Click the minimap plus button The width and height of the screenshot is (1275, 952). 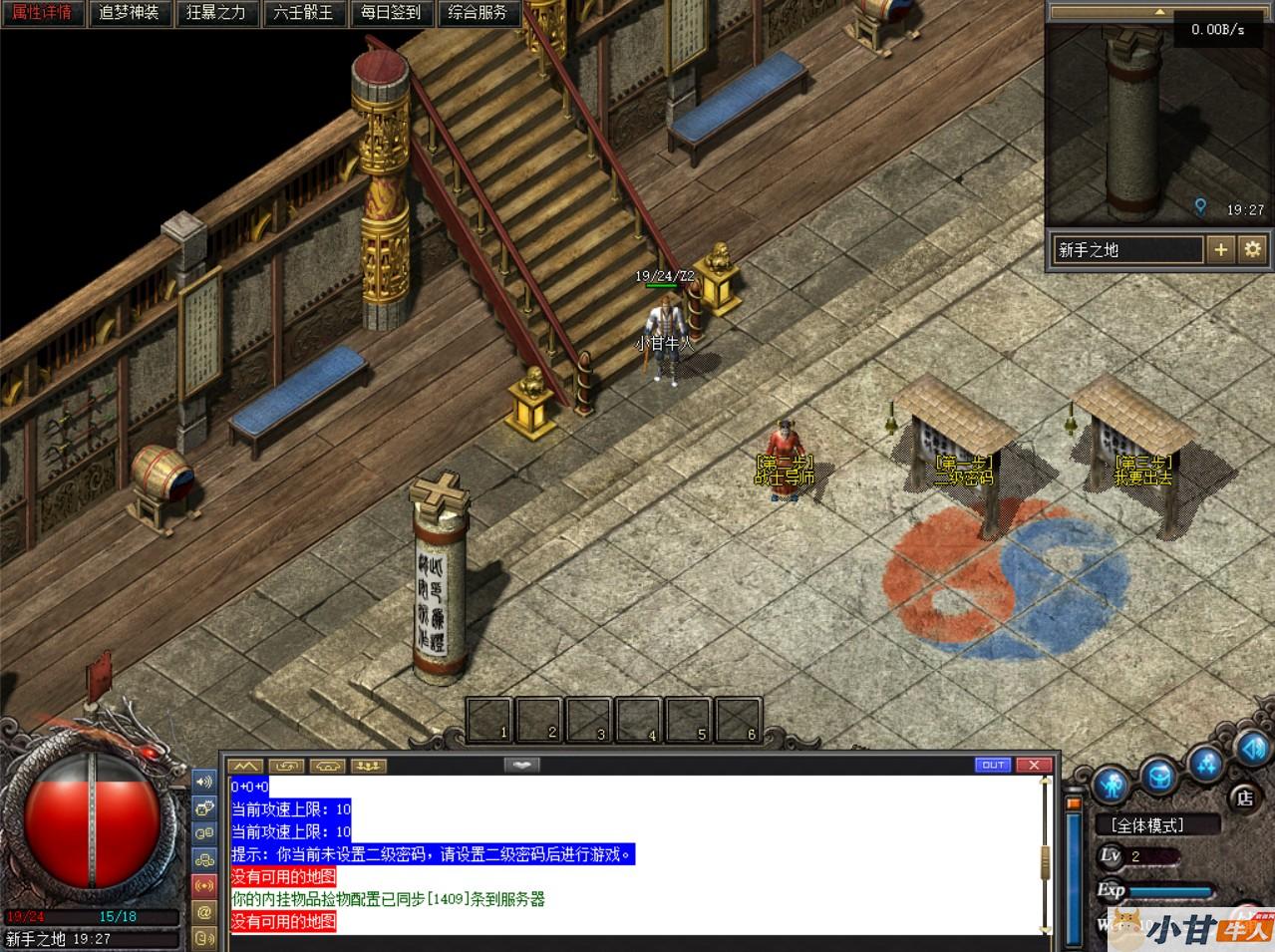1221,250
